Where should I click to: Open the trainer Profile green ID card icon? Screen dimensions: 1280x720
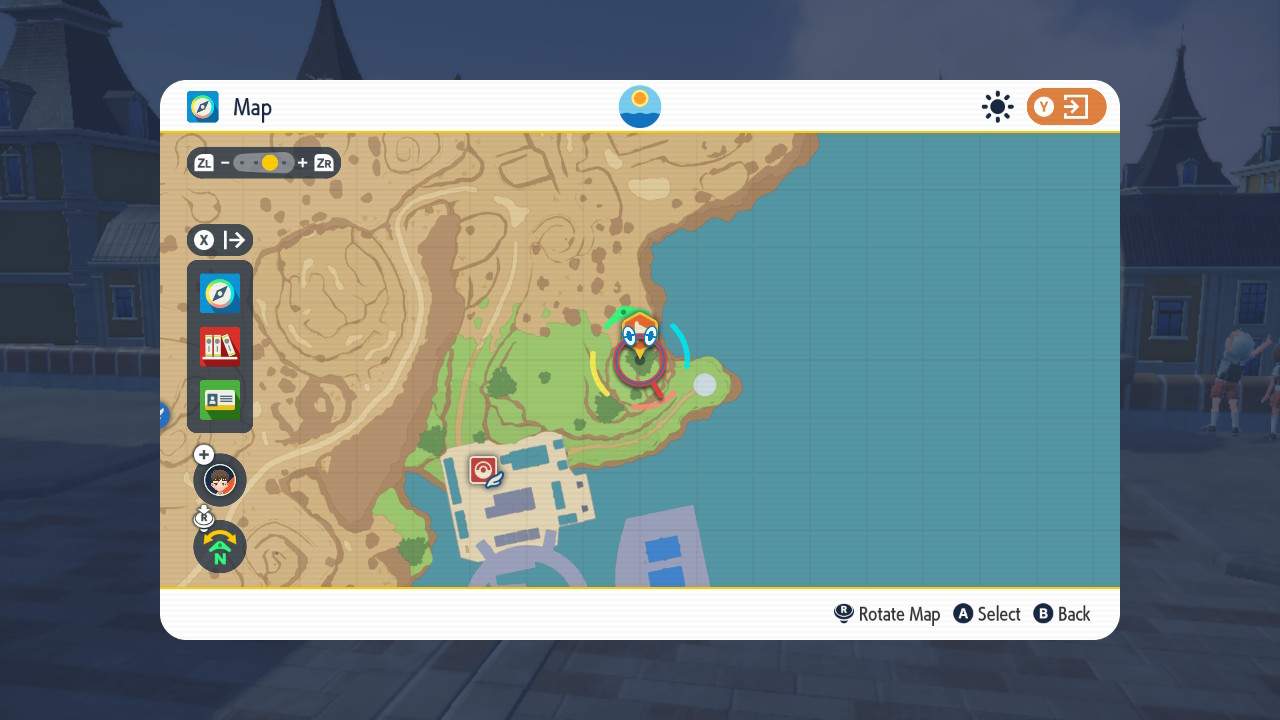(x=219, y=400)
